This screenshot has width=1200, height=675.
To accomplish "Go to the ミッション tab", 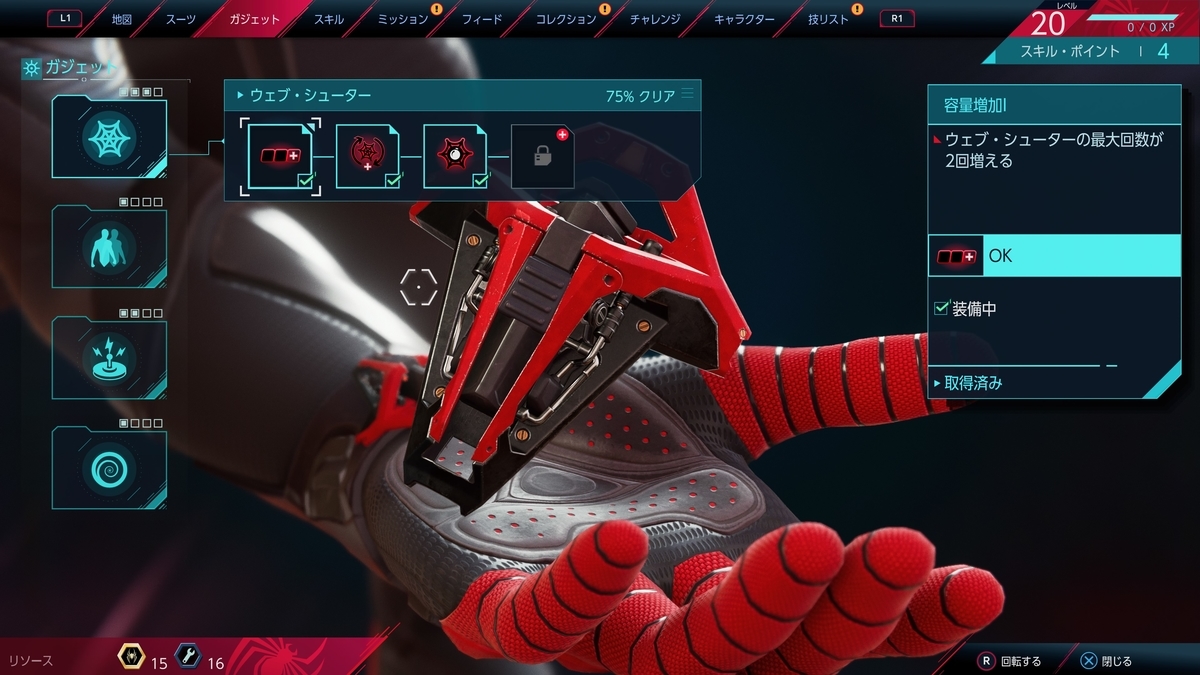I will 403,19.
